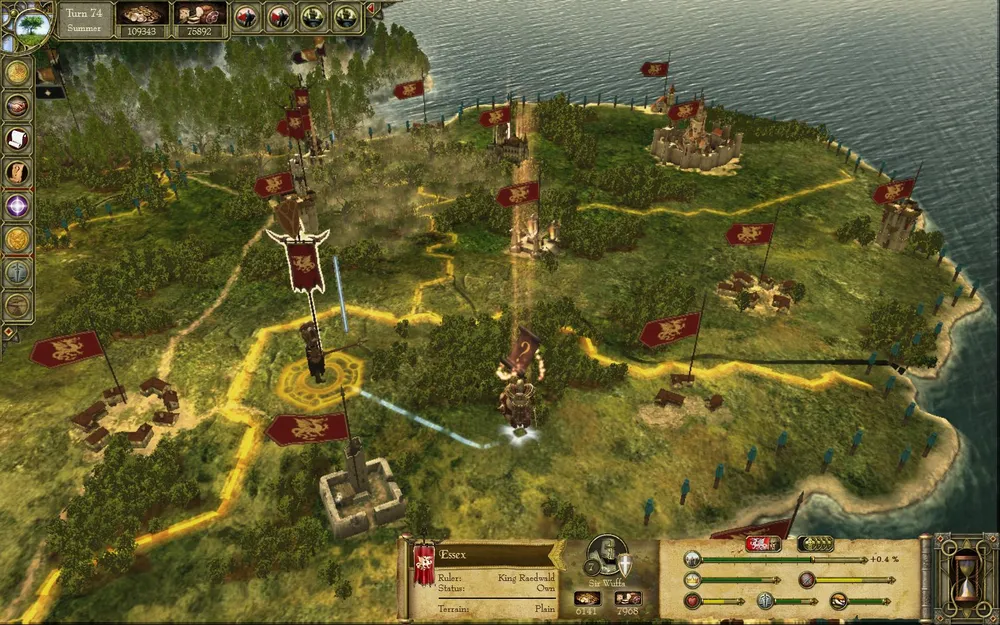Open the tree emblem menu in the corner
Viewport: 1000px width, 625px height.
(x=28, y=23)
